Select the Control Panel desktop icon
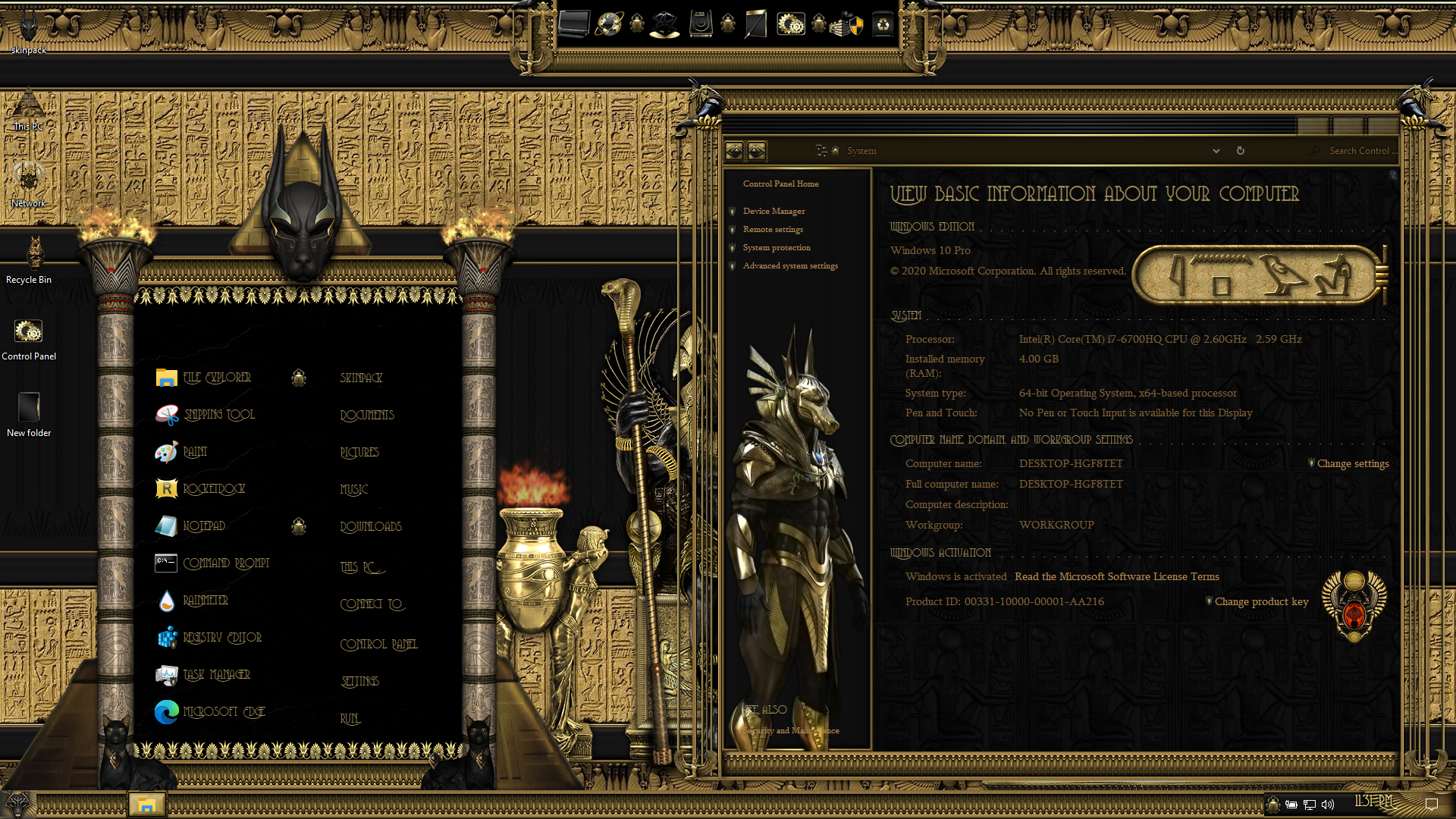 pos(29,337)
